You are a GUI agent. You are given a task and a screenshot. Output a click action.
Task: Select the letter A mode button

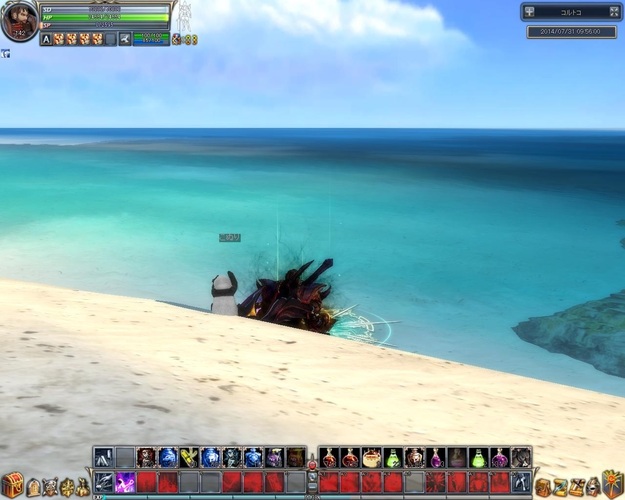point(46,39)
